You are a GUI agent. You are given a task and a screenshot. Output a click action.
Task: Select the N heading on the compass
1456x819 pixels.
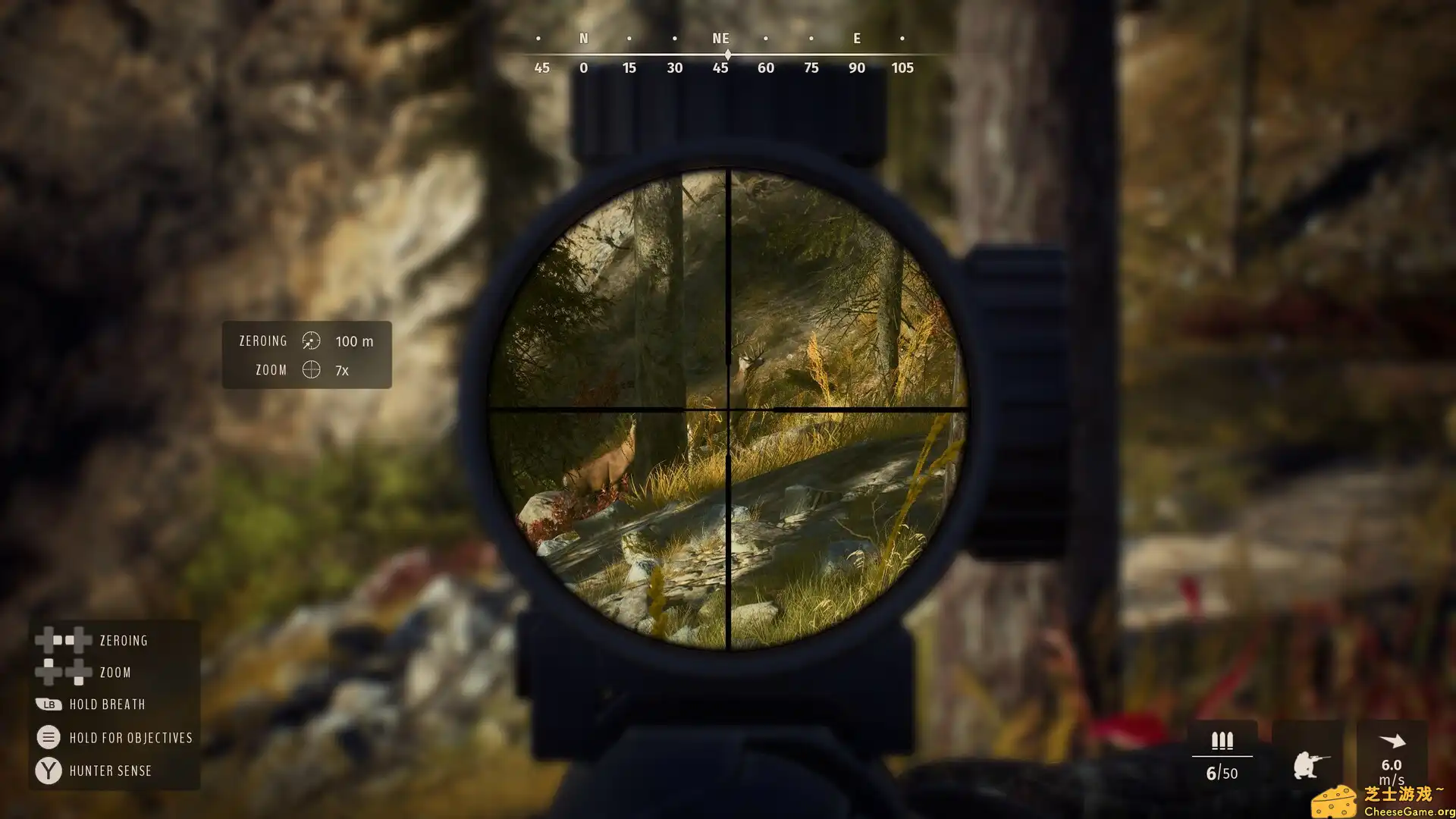point(583,38)
